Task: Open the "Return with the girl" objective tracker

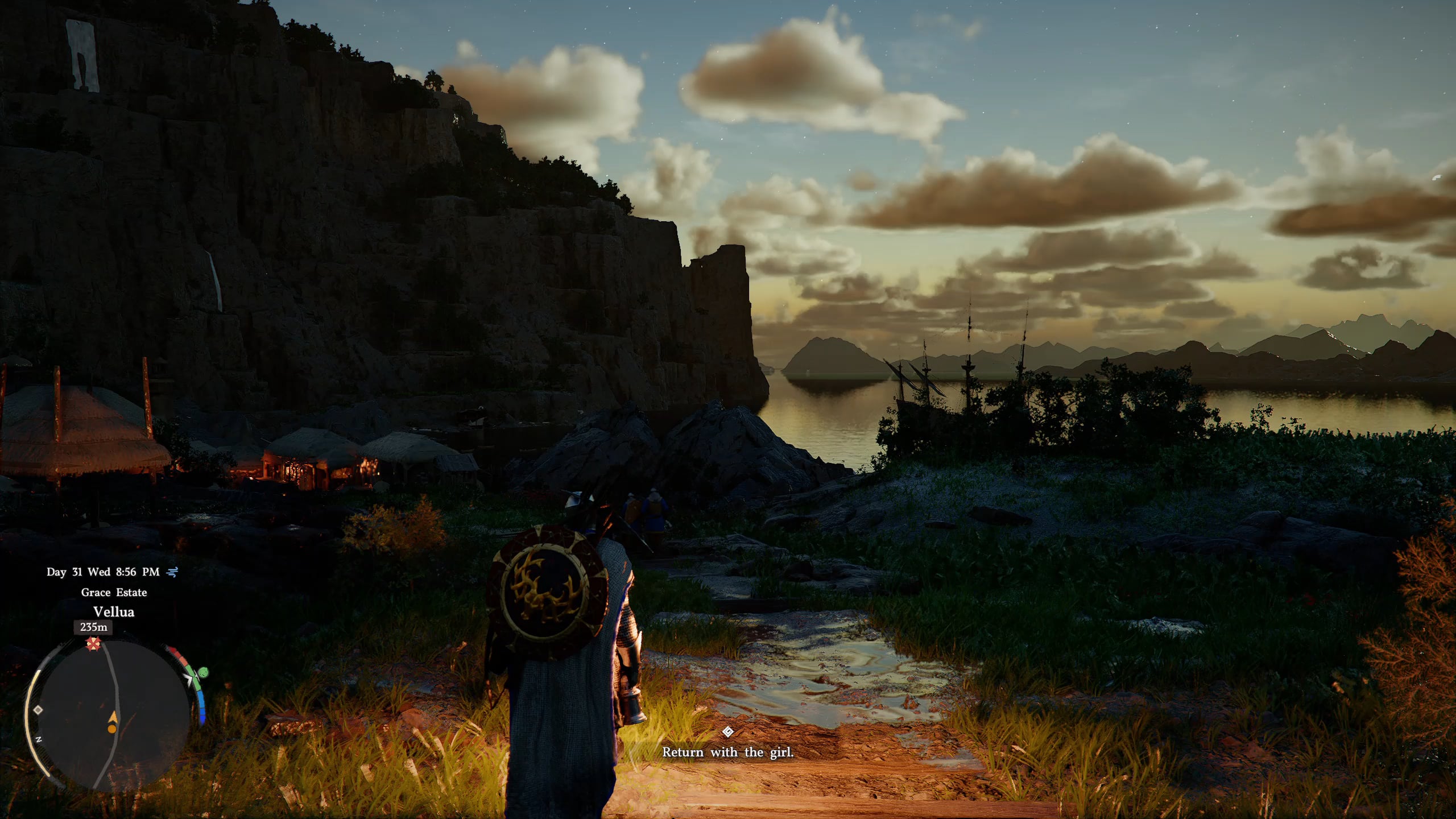Action: point(727,752)
